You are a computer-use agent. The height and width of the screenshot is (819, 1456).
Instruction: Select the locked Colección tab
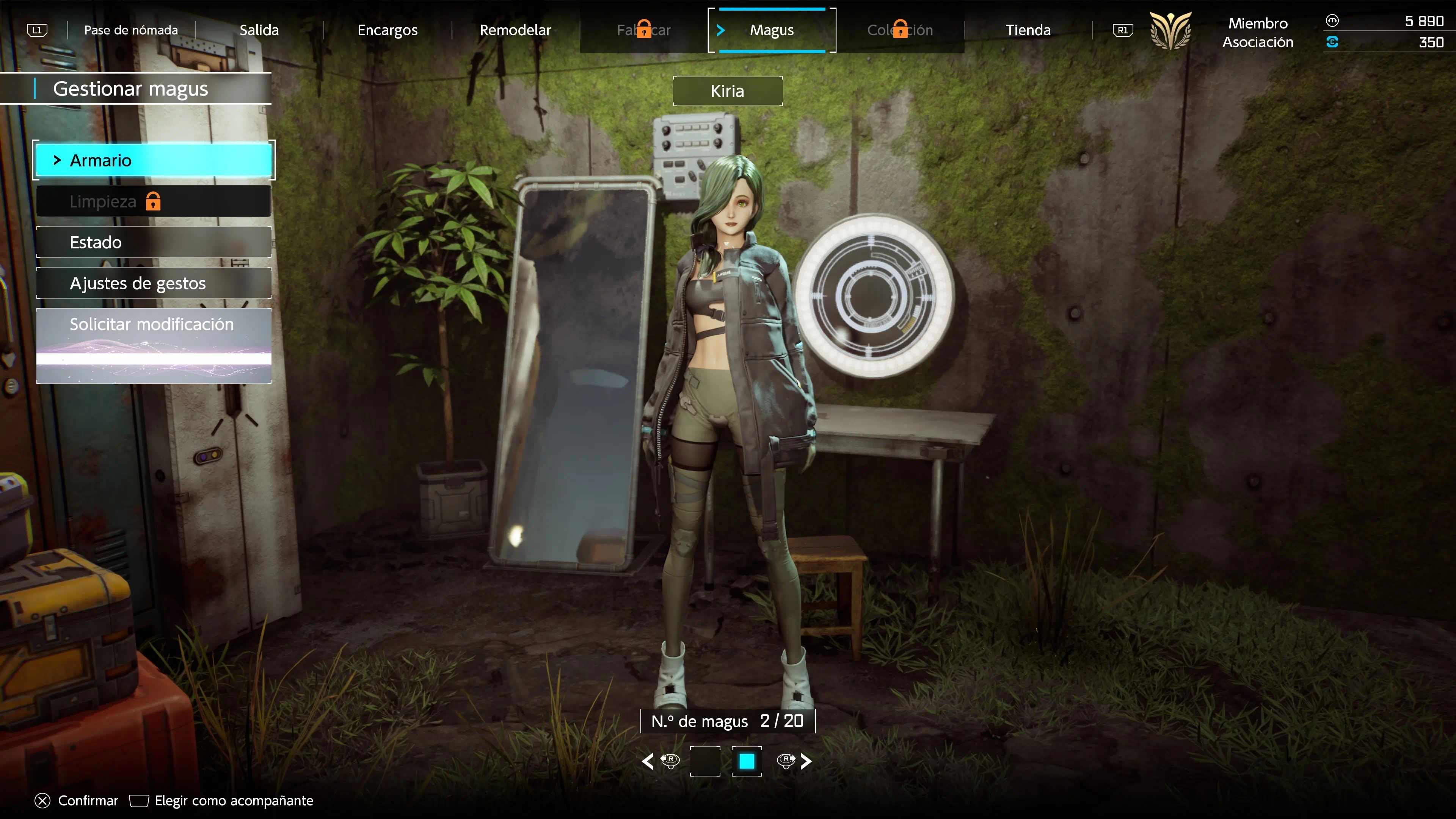click(x=900, y=30)
